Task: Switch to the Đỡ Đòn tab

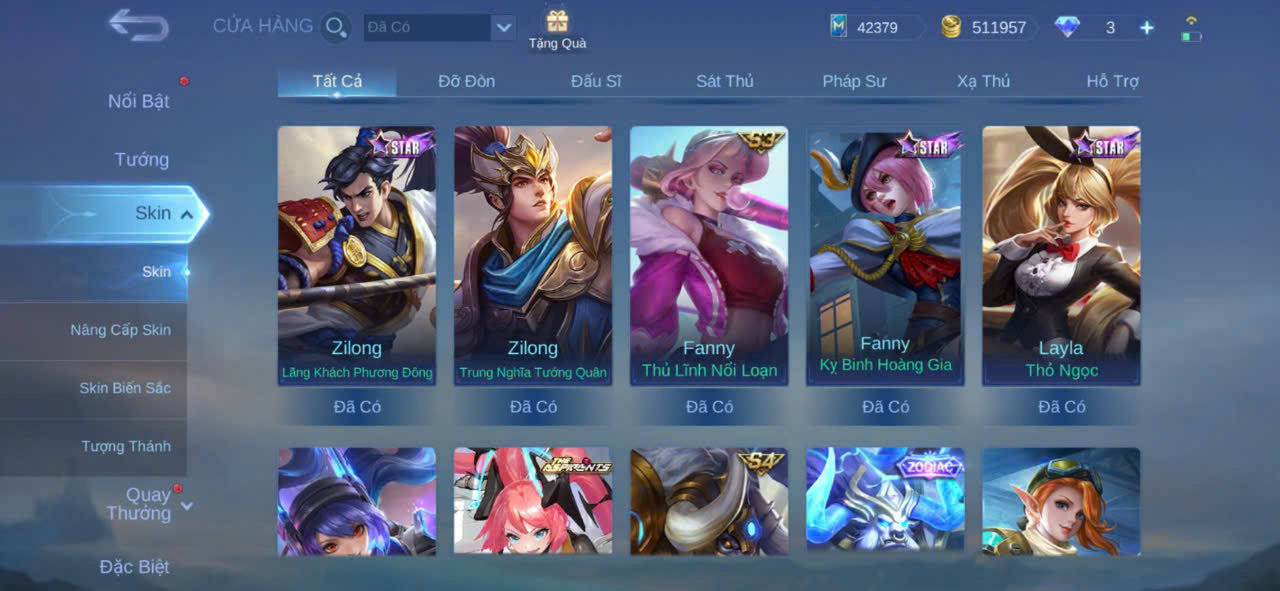Action: 466,81
